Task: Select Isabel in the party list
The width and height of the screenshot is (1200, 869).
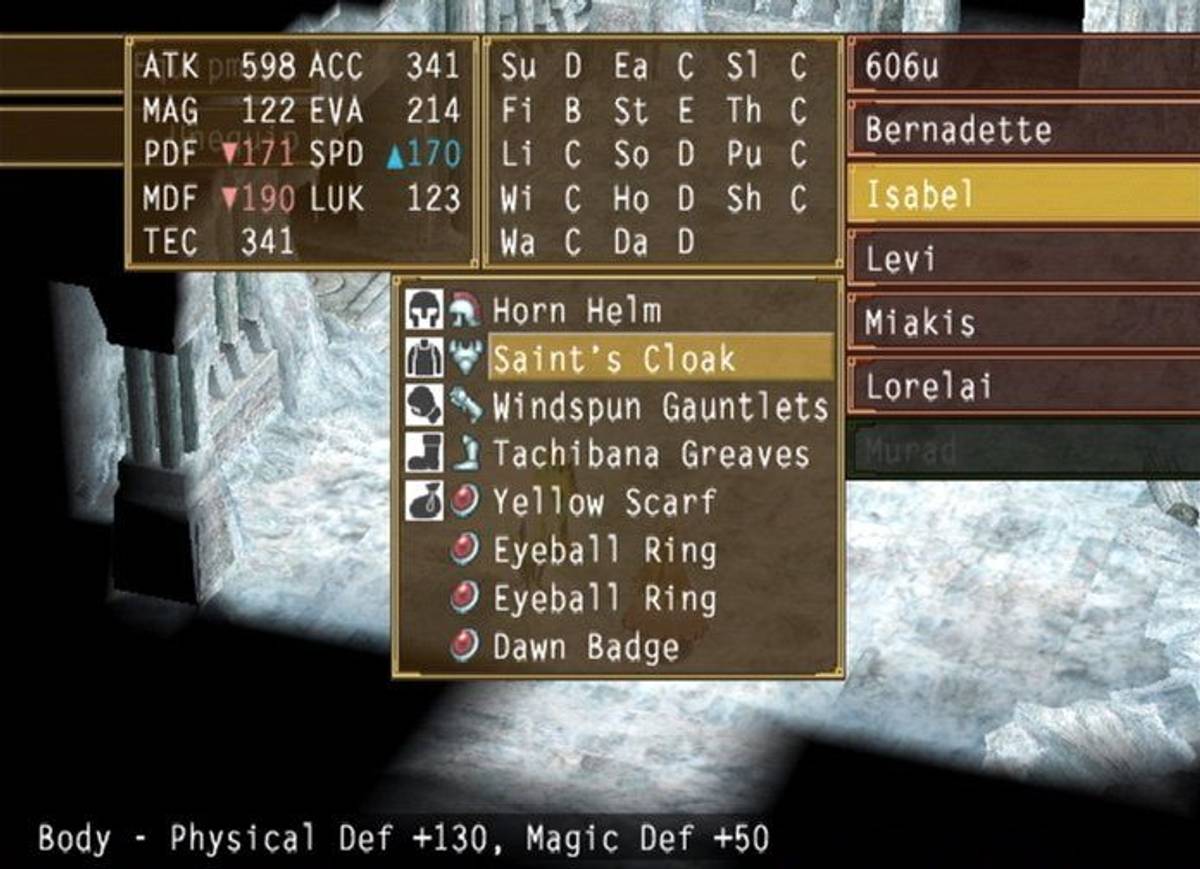Action: 1022,194
